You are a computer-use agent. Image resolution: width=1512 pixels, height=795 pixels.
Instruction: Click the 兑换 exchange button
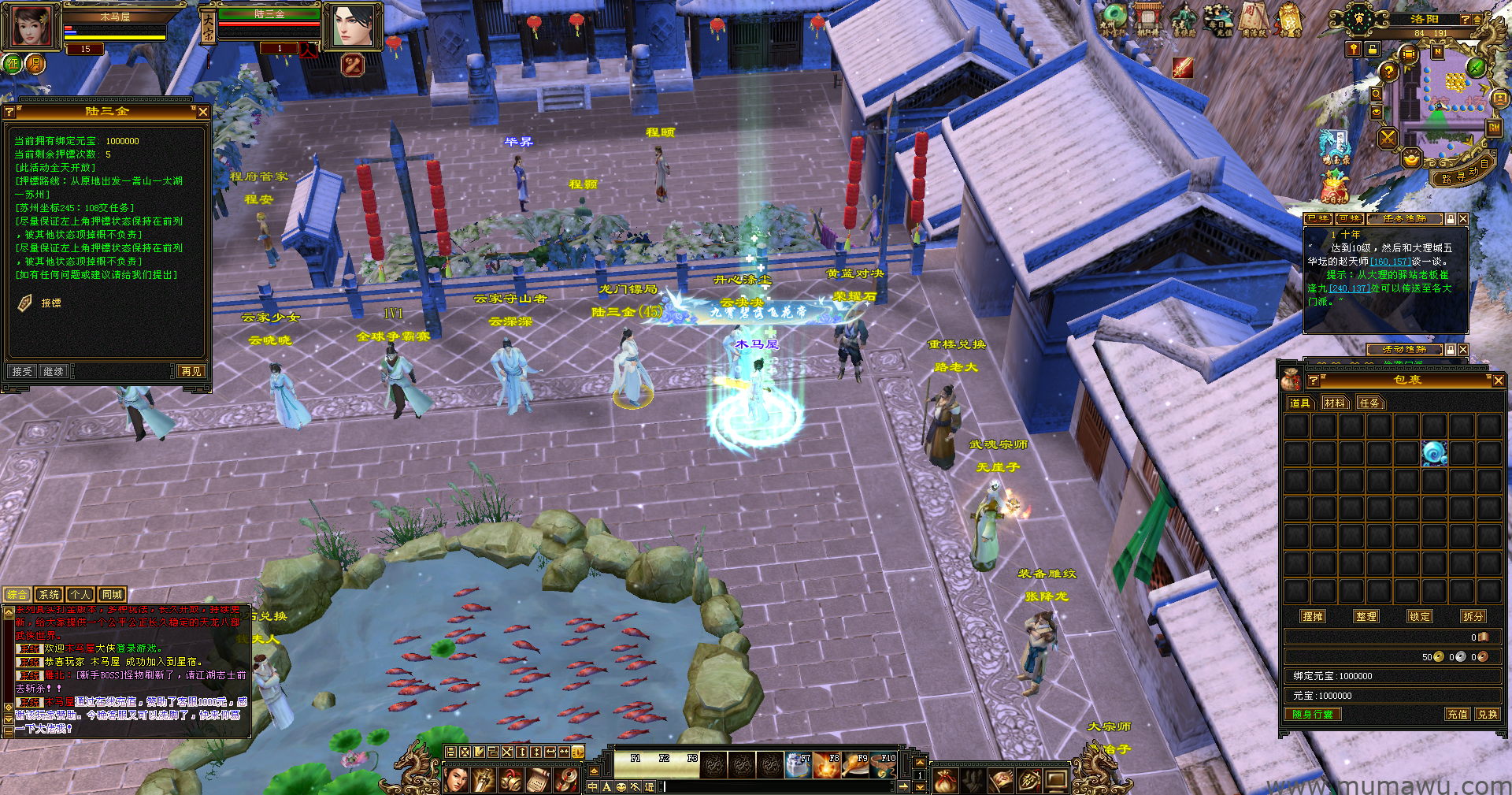[1488, 714]
